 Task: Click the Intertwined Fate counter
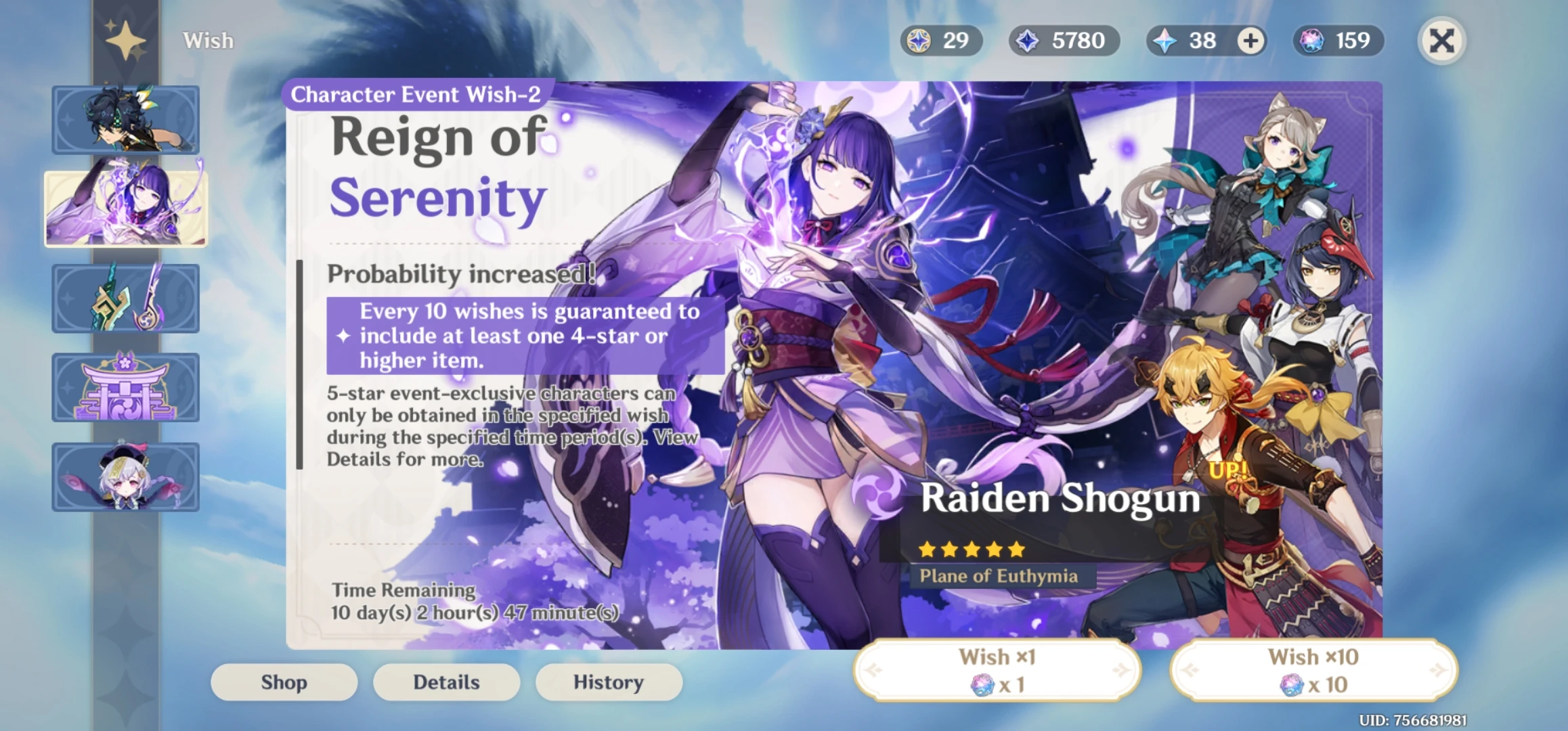[x=1337, y=41]
